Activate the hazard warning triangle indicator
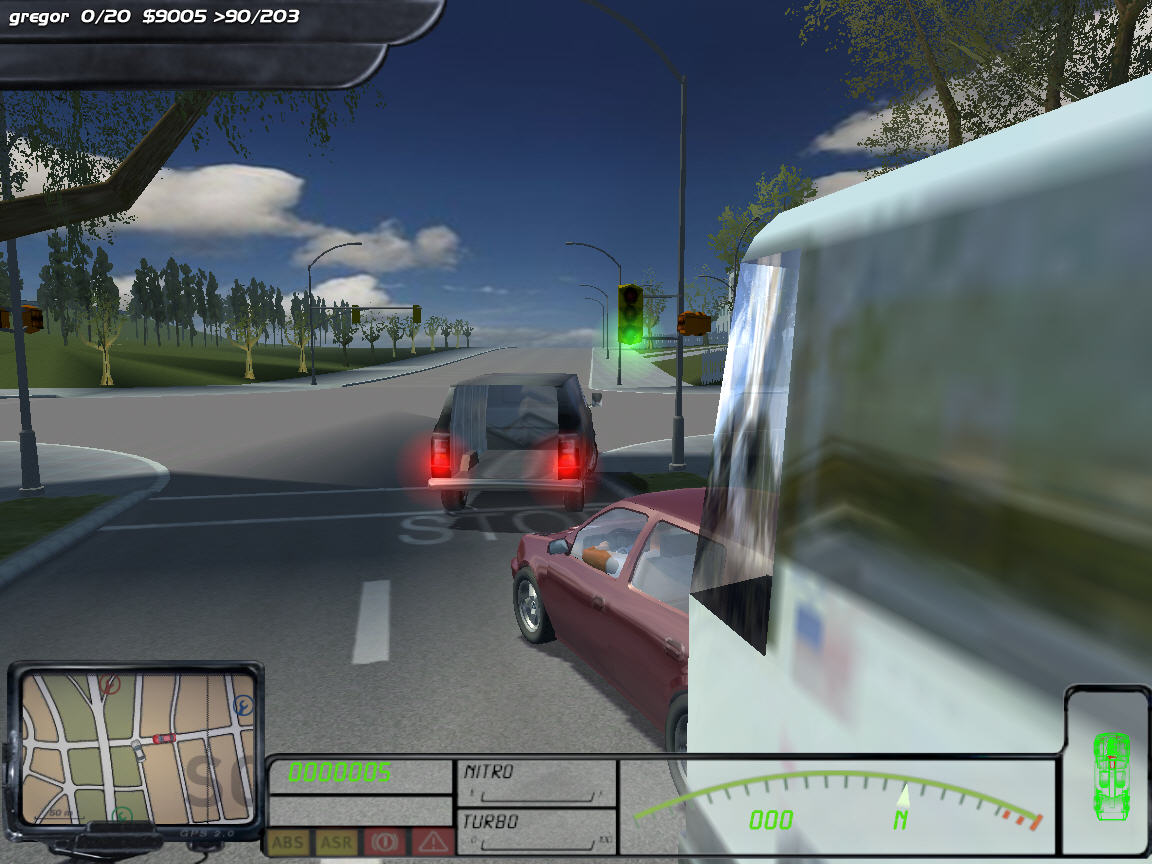Viewport: 1152px width, 864px height. (x=432, y=842)
